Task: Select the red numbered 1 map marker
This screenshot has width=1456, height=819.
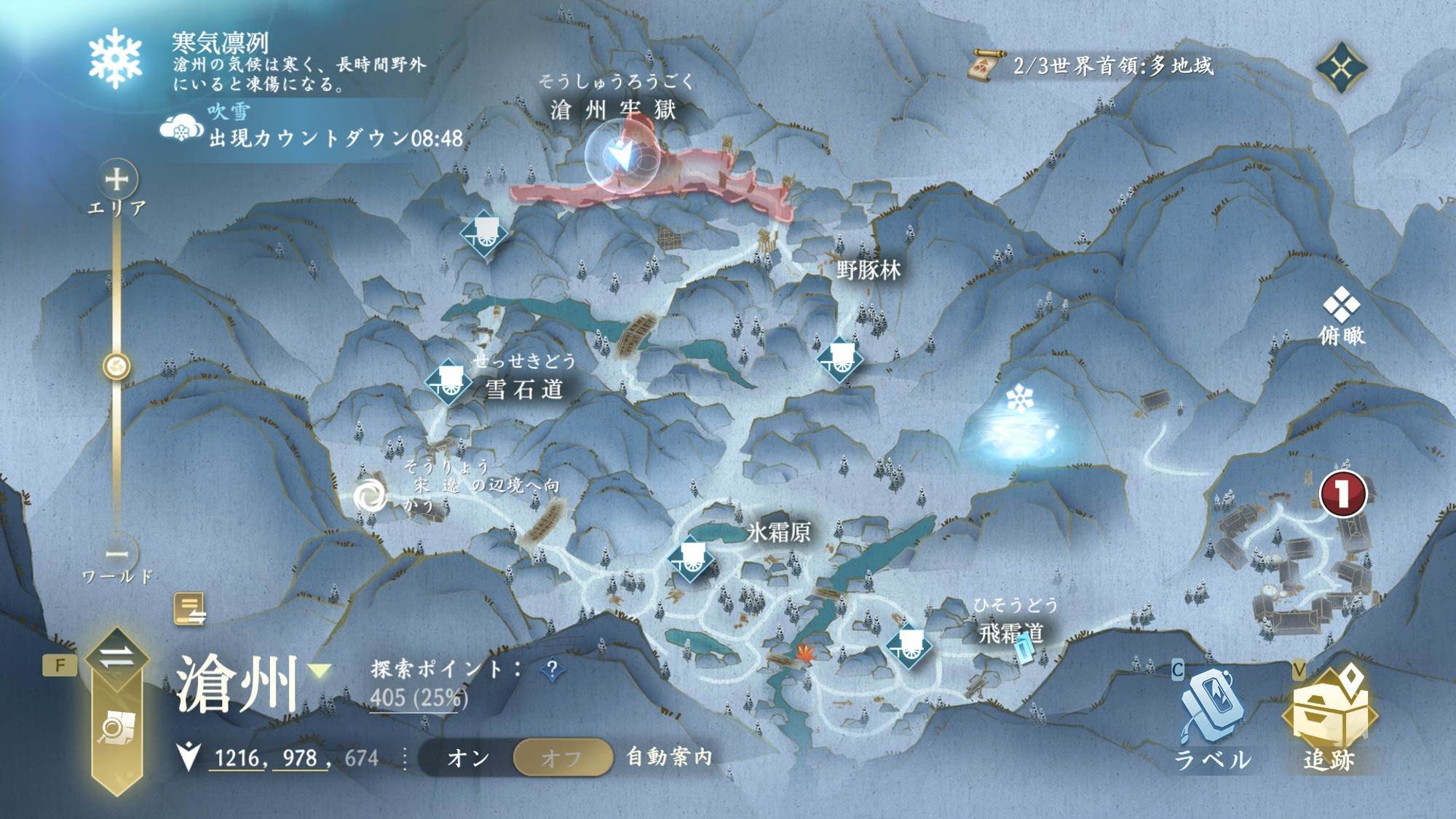Action: (1342, 494)
